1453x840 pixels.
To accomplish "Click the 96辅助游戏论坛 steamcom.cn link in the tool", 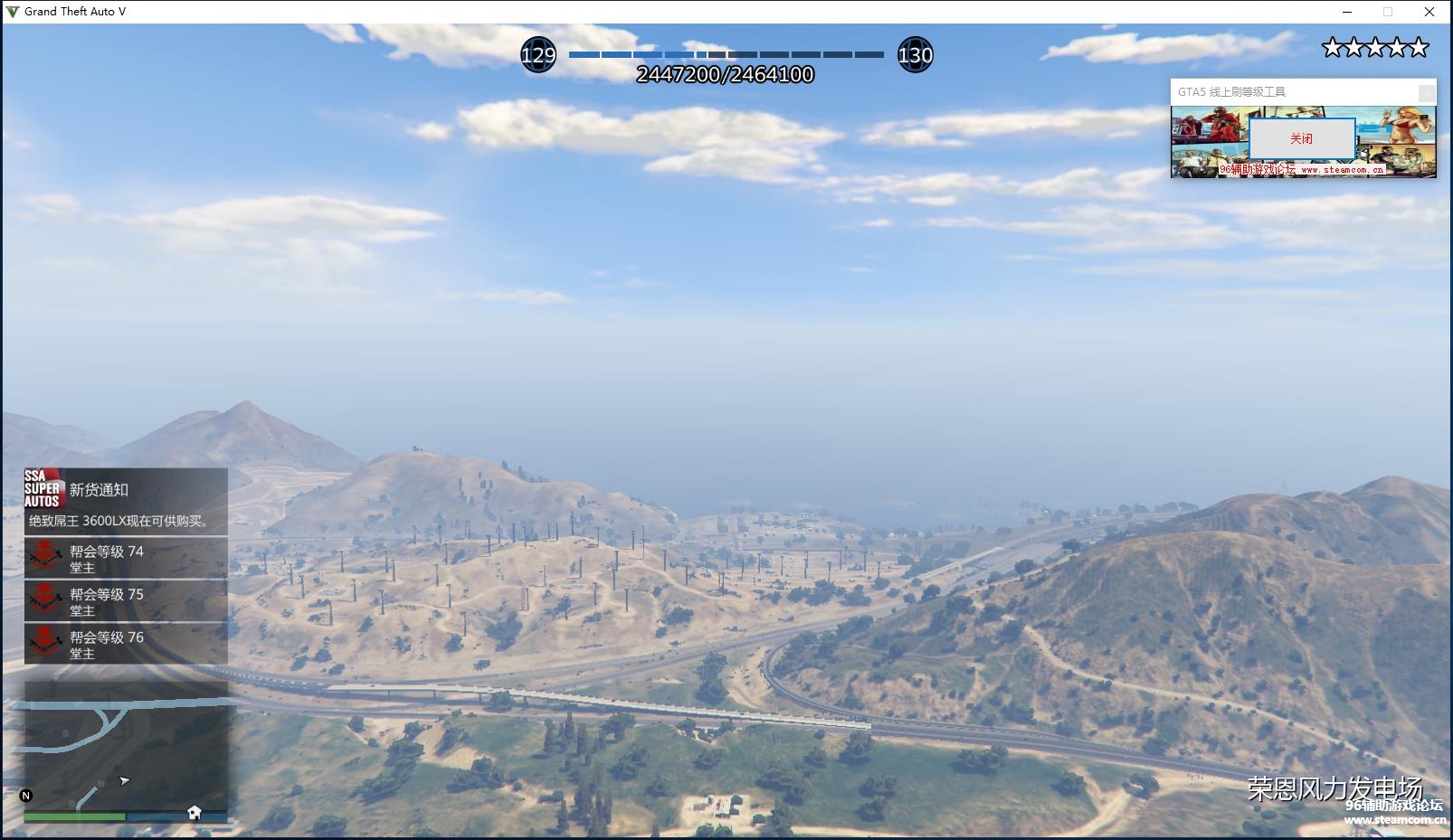I will [1301, 169].
